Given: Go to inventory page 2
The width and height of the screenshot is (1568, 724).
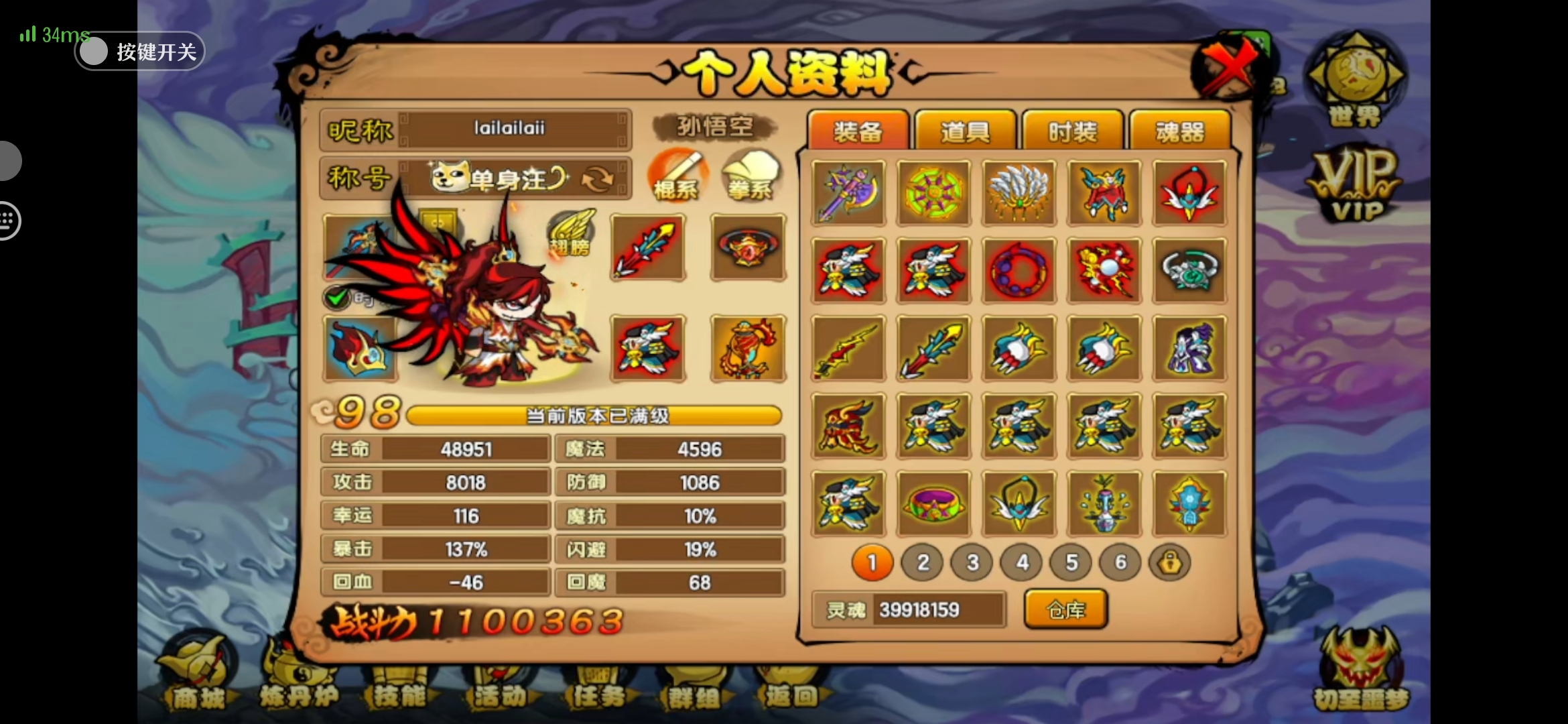Looking at the screenshot, I should coord(923,562).
